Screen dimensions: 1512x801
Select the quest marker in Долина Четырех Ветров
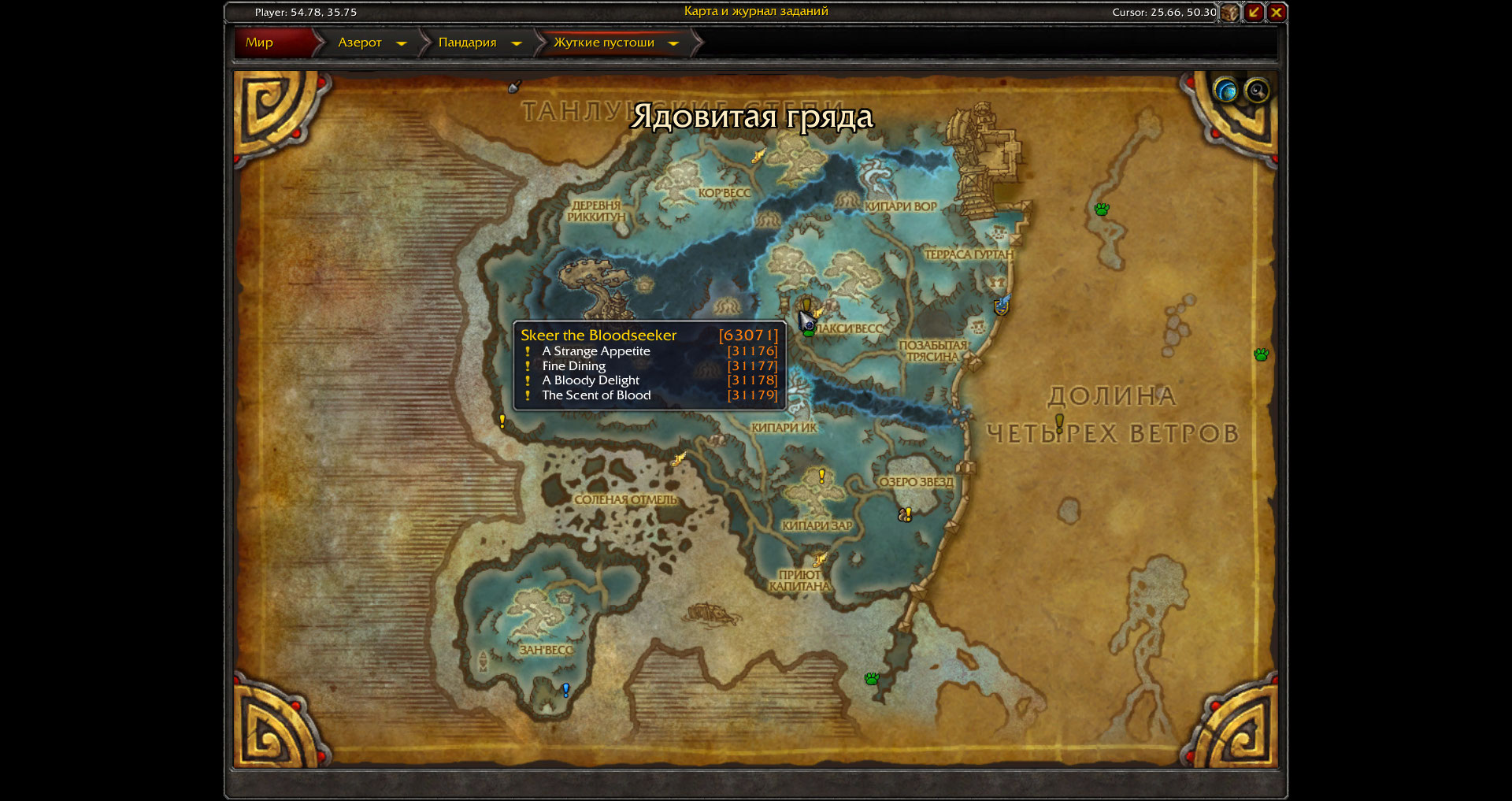tap(1059, 423)
